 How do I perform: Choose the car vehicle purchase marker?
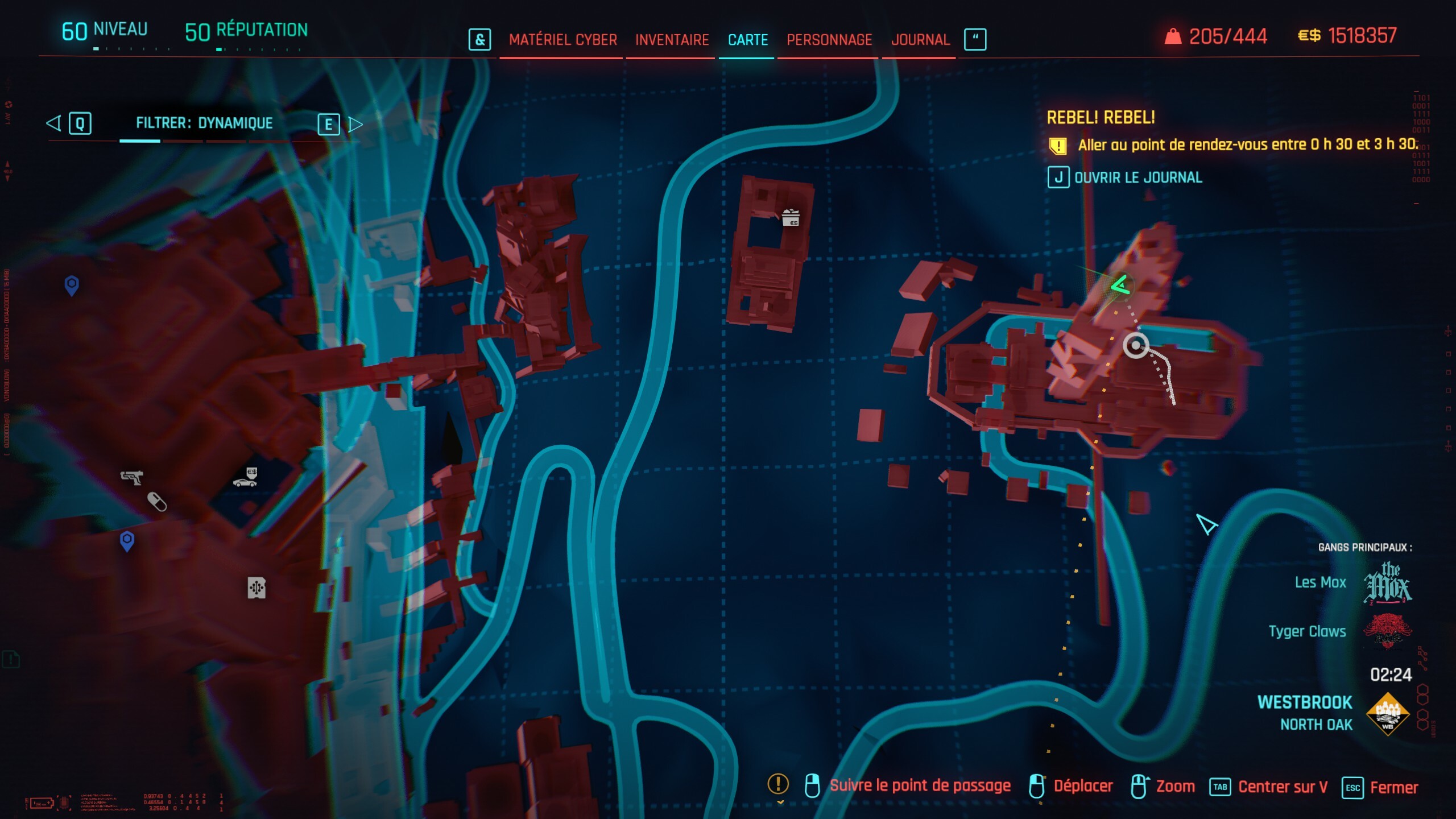(x=246, y=478)
